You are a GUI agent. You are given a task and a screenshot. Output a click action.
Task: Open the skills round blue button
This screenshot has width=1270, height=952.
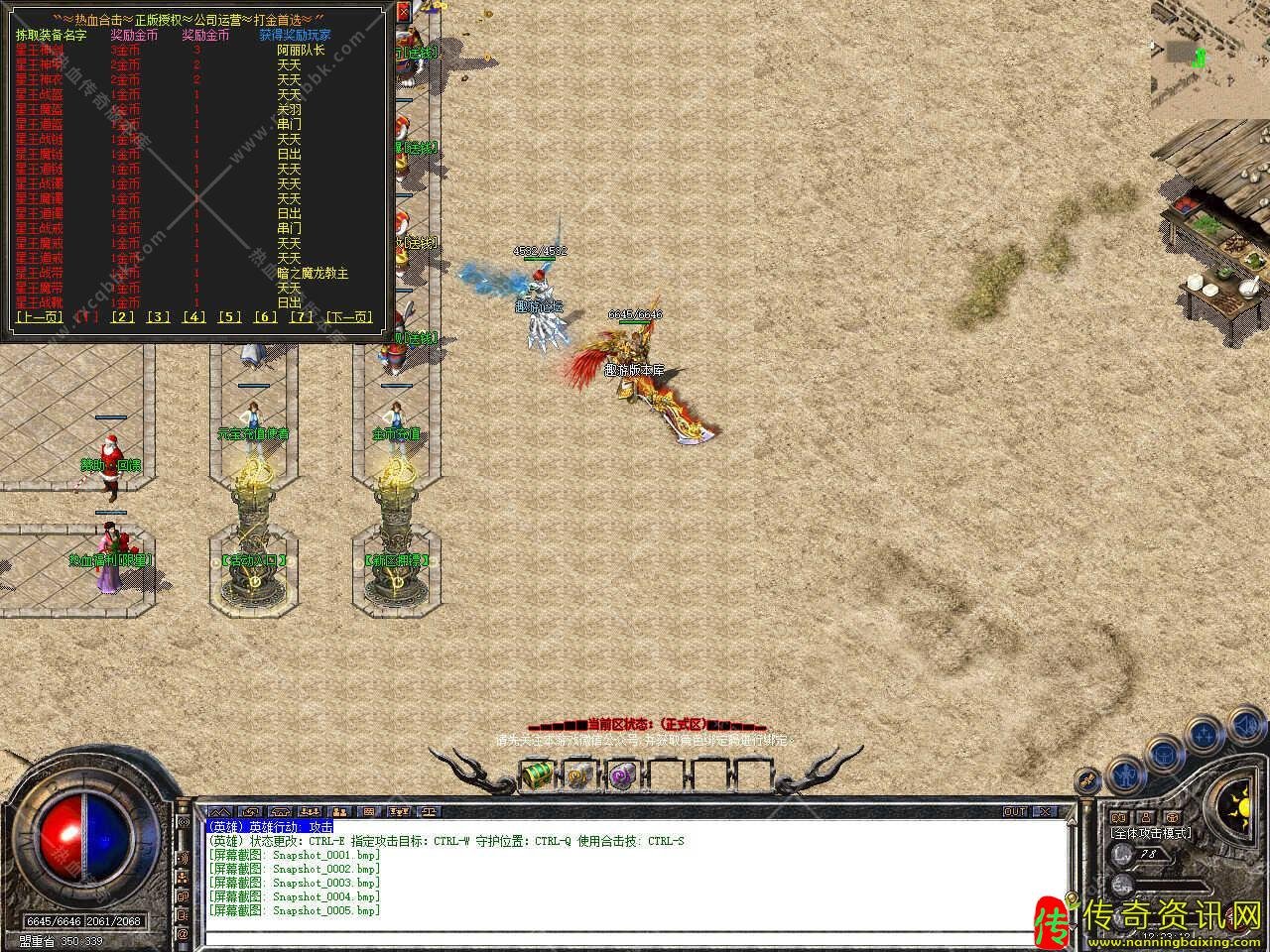(x=1205, y=735)
